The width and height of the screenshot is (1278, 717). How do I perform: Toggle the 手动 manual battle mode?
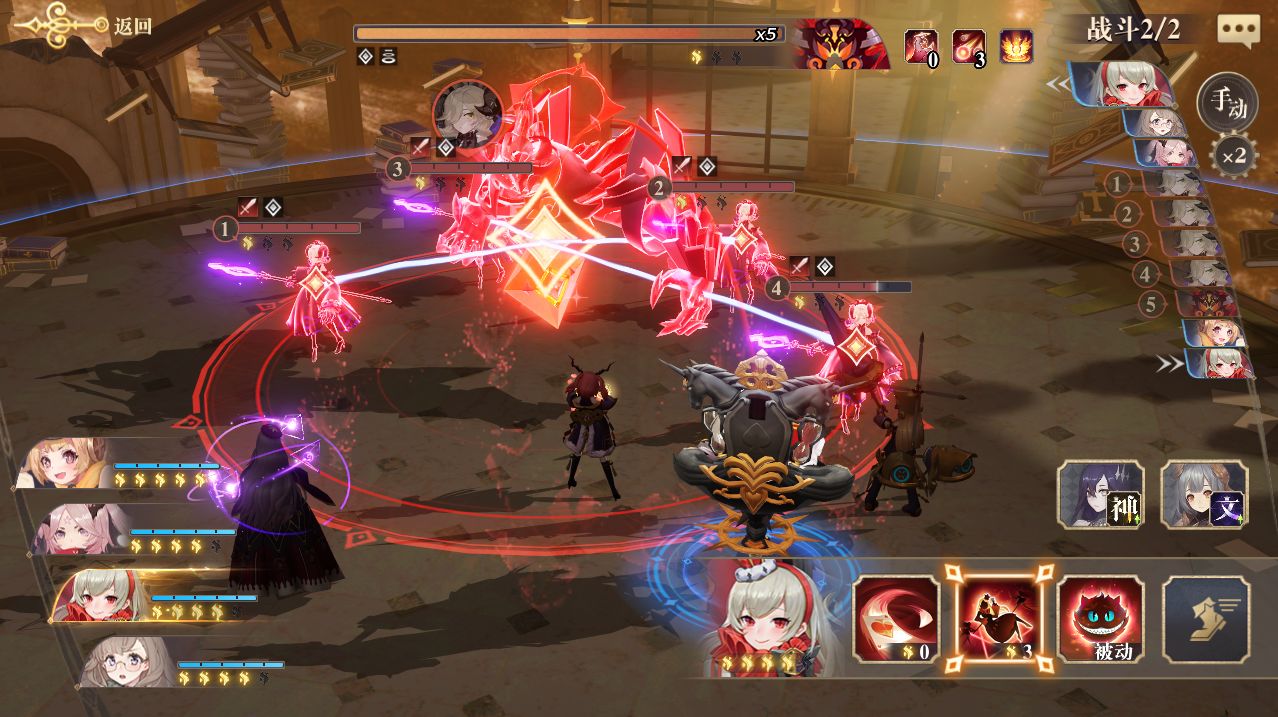coord(1226,103)
